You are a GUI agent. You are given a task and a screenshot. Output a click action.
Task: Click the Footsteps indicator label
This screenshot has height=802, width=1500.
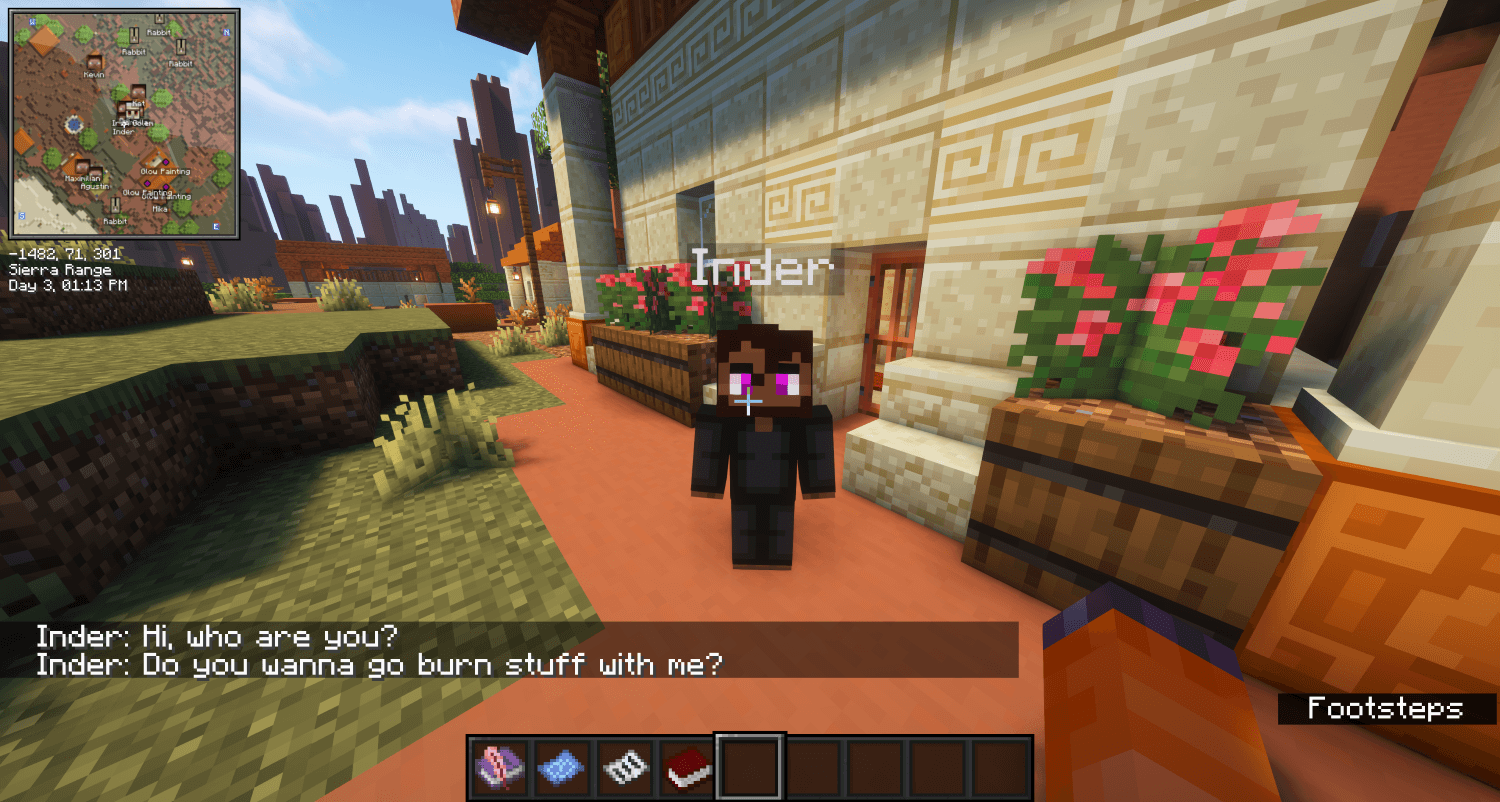pyautogui.click(x=1387, y=707)
